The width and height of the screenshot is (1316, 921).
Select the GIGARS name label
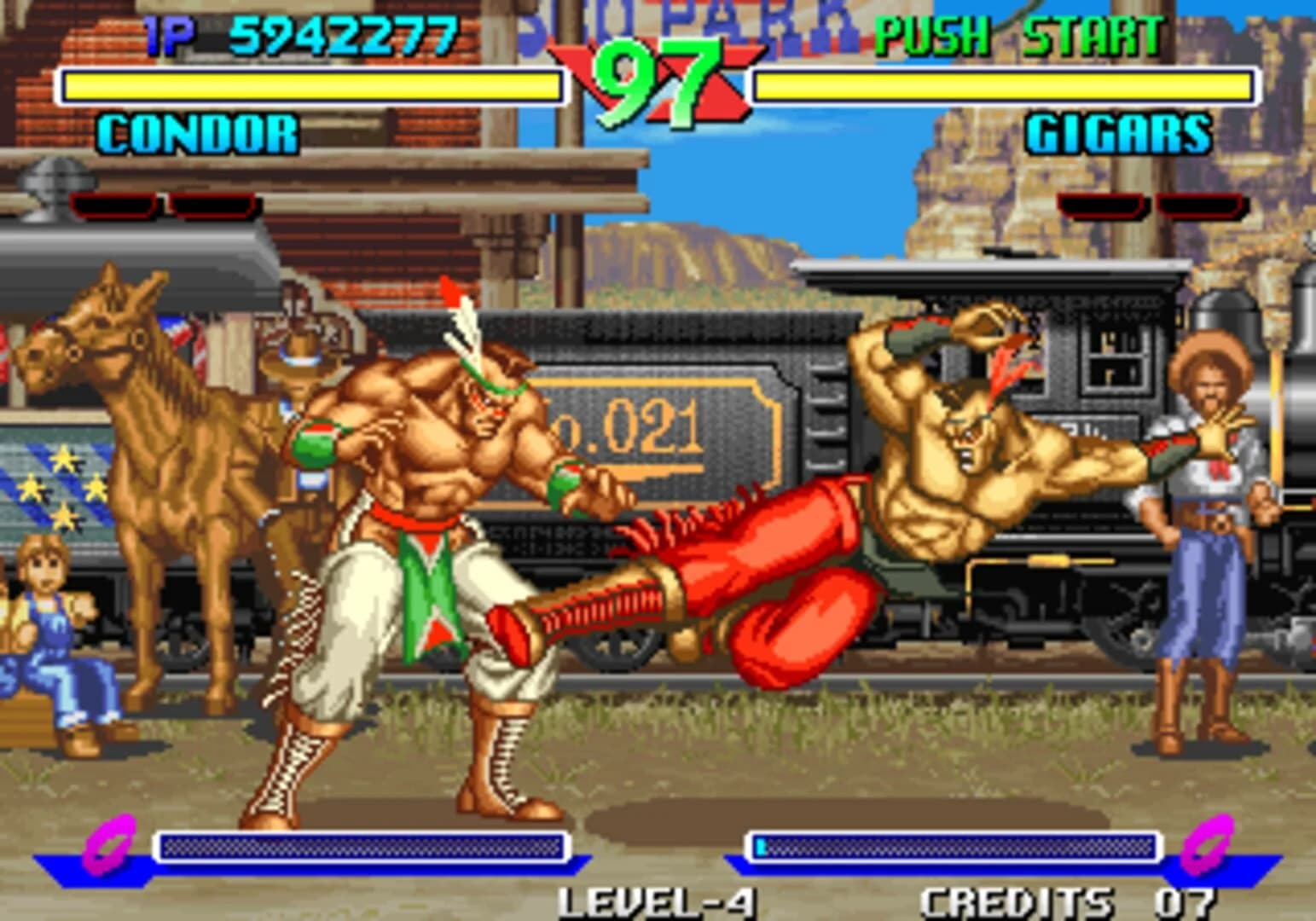point(1117,132)
